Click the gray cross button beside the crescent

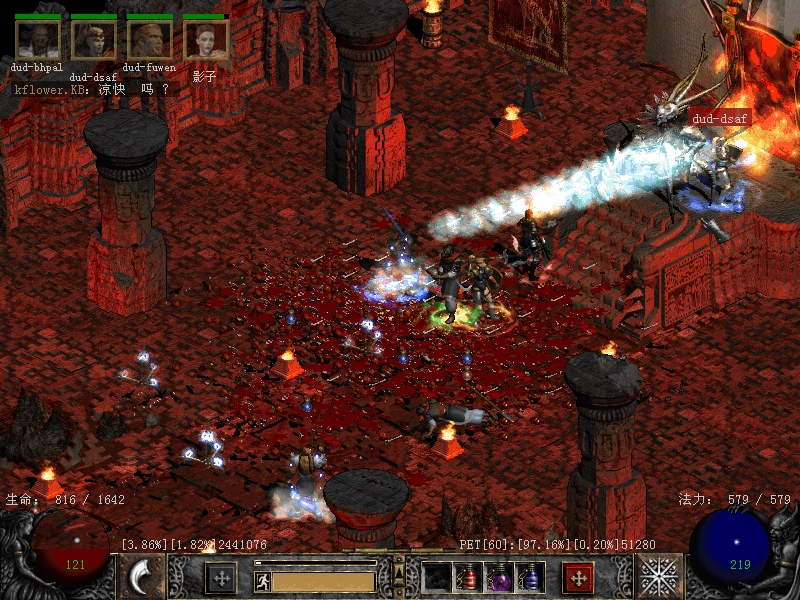[x=220, y=578]
